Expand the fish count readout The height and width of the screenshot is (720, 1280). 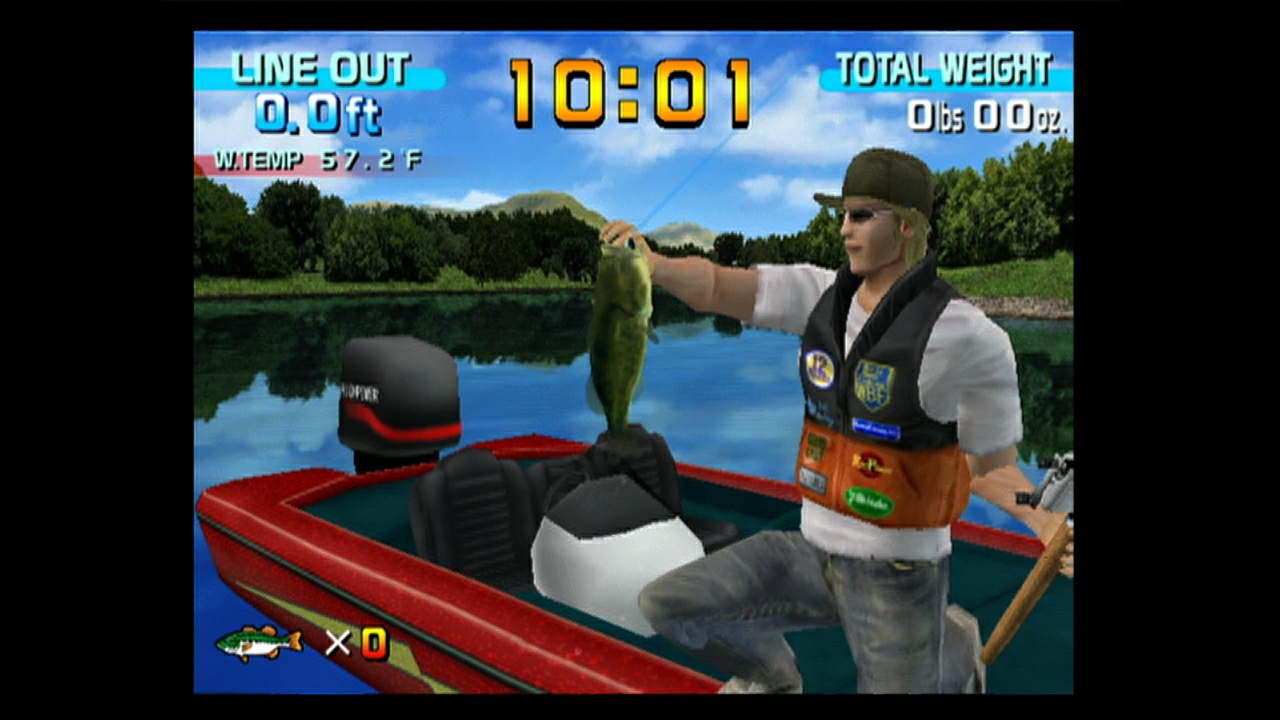click(375, 645)
